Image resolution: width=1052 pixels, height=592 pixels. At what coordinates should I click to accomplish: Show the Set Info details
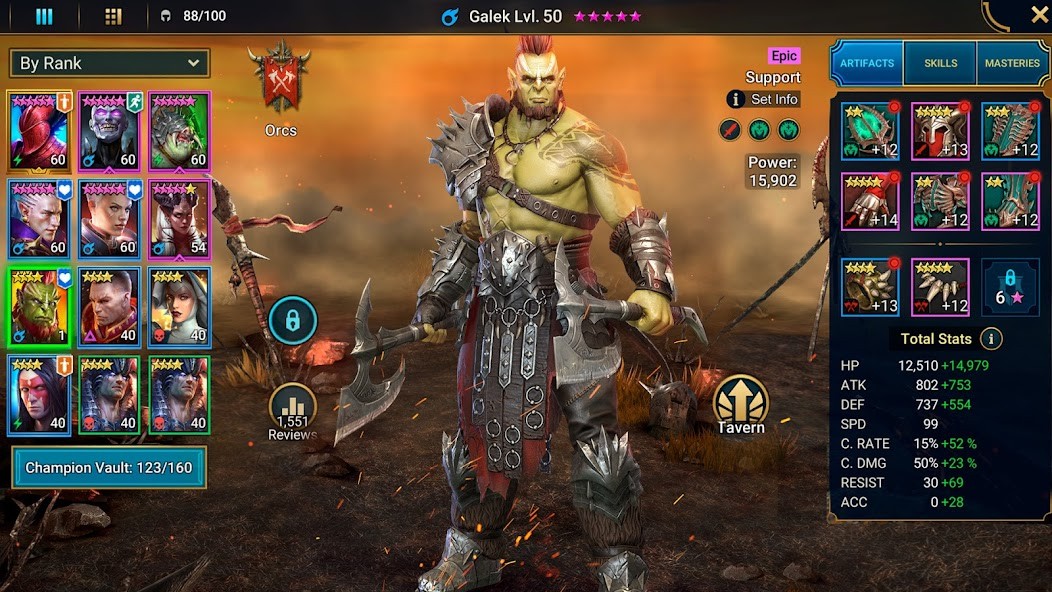tap(764, 99)
